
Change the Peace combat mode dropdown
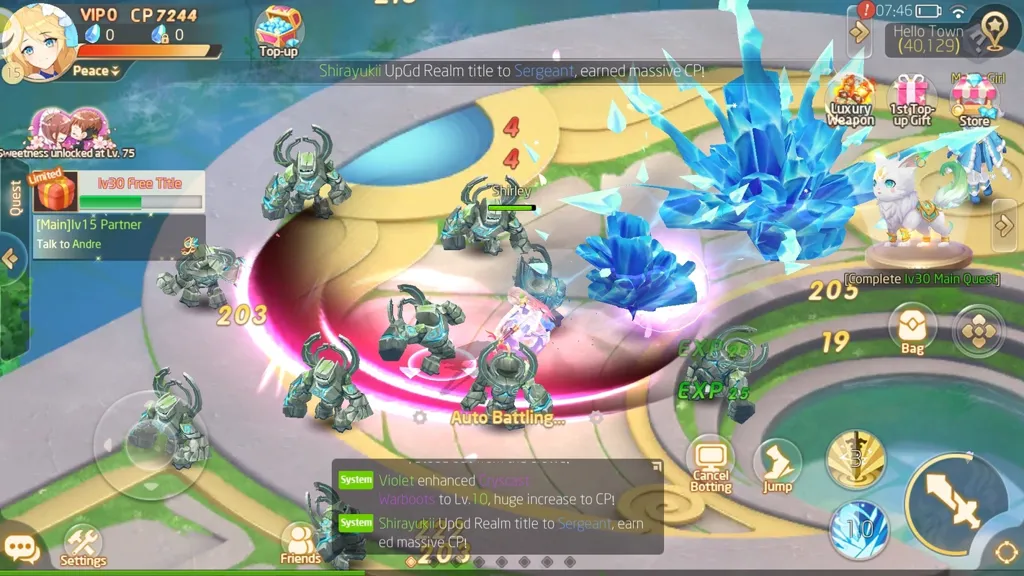(96, 71)
